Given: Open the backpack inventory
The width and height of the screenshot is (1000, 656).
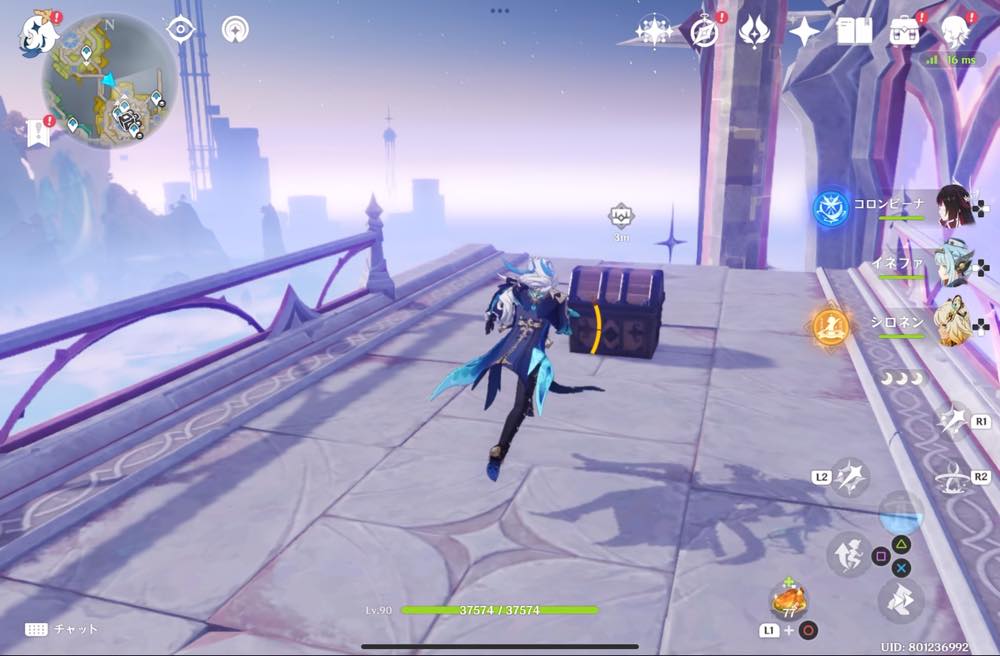Looking at the screenshot, I should tap(905, 31).
